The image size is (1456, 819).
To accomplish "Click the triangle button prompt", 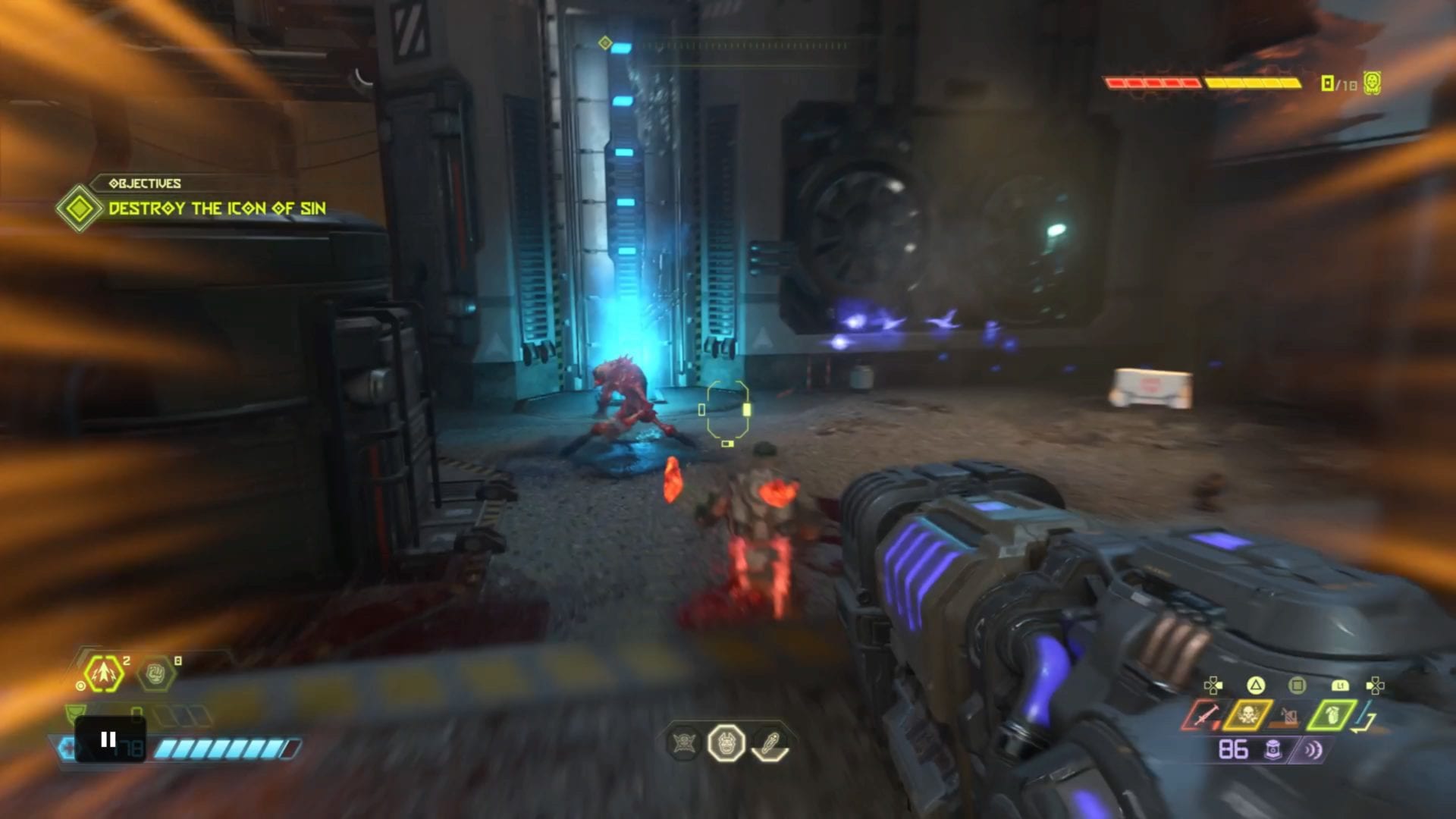I will click(x=1256, y=686).
